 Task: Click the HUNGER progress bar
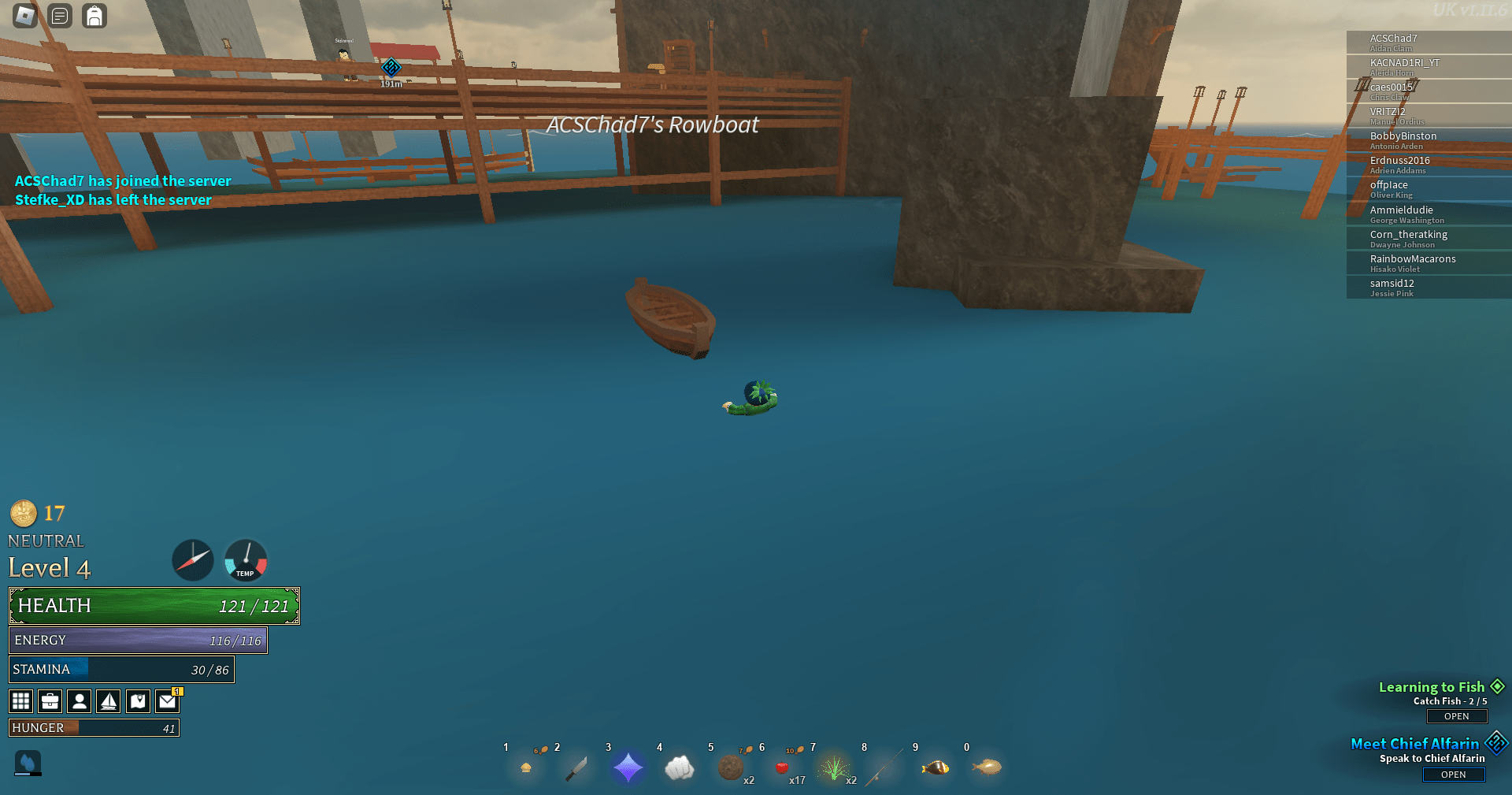pos(93,727)
